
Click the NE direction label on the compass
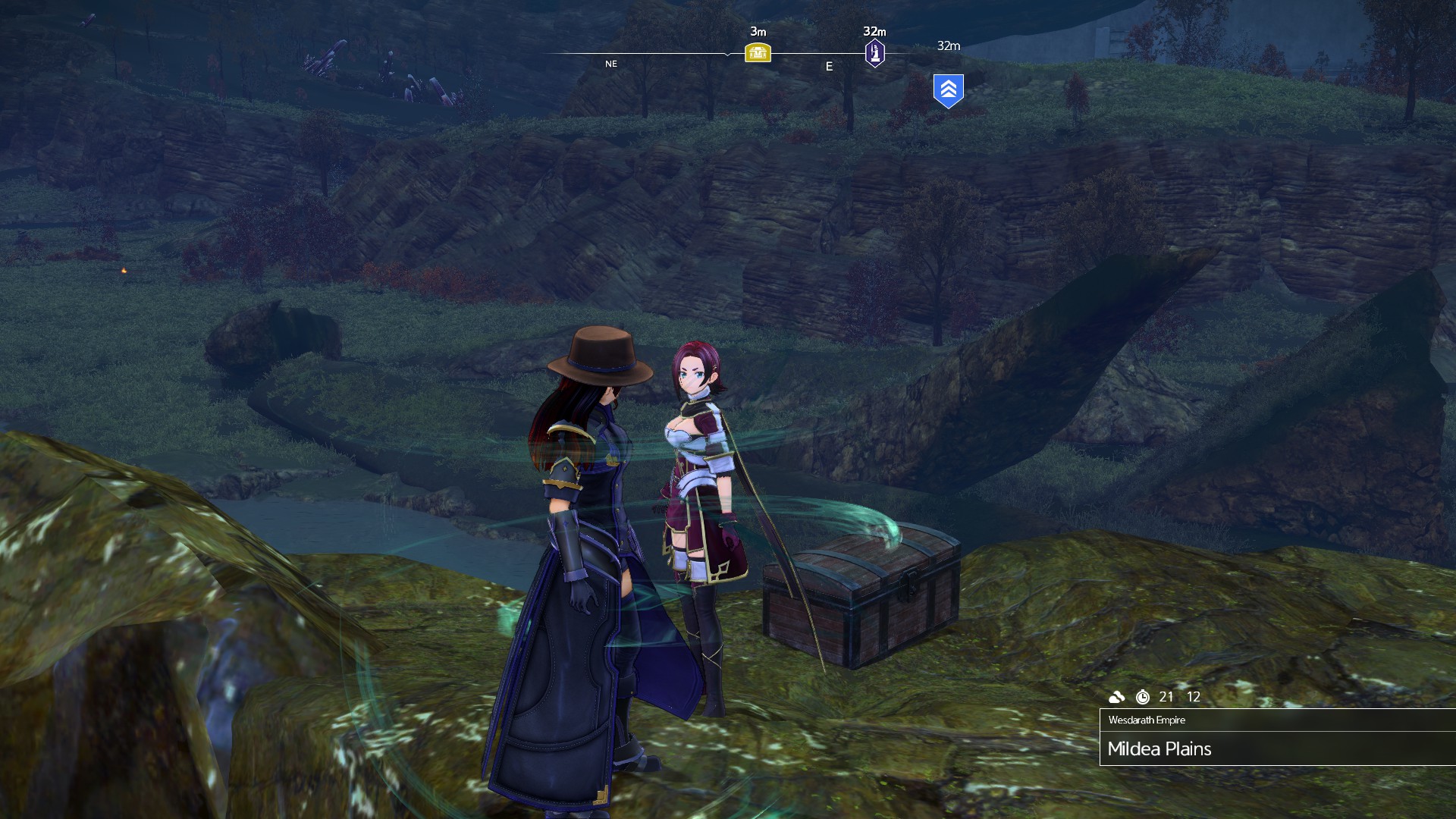tap(610, 64)
